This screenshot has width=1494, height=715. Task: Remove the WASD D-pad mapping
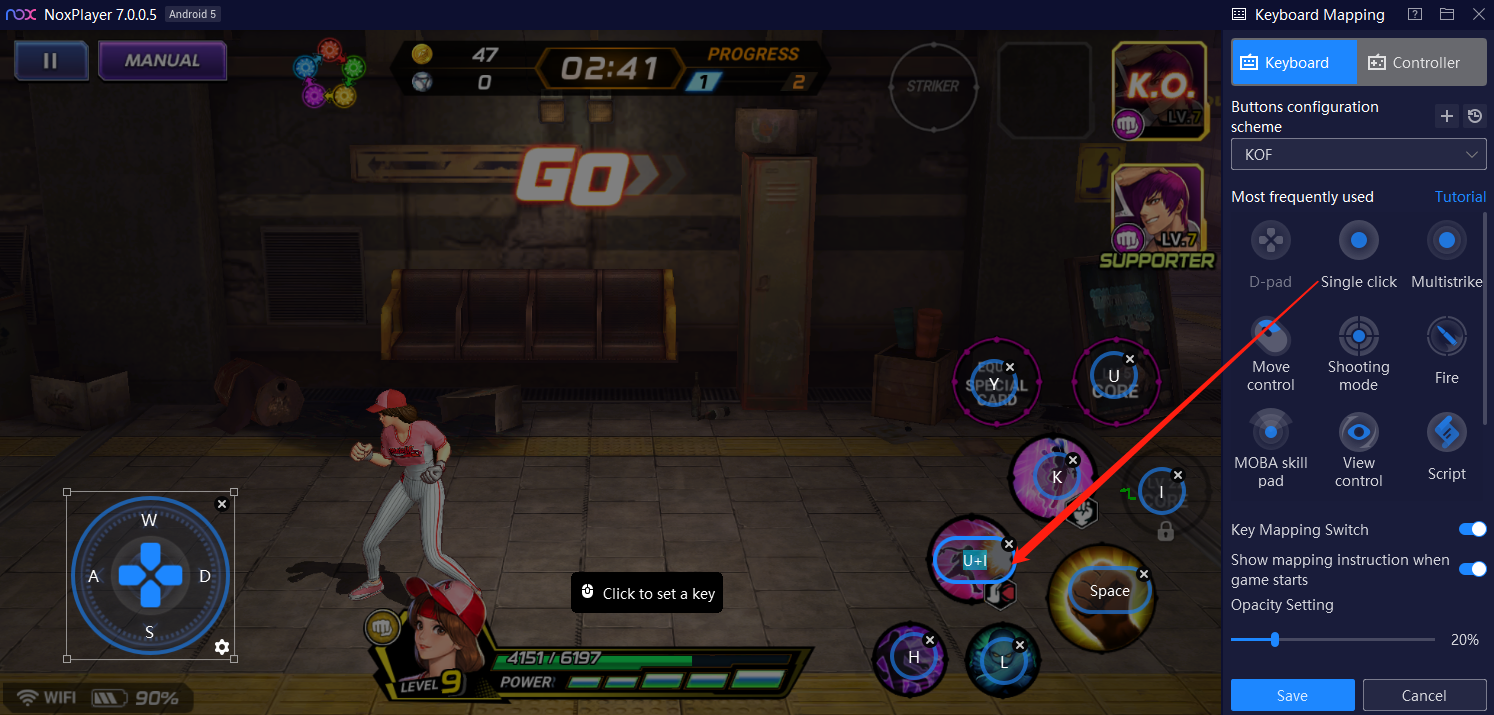click(222, 504)
